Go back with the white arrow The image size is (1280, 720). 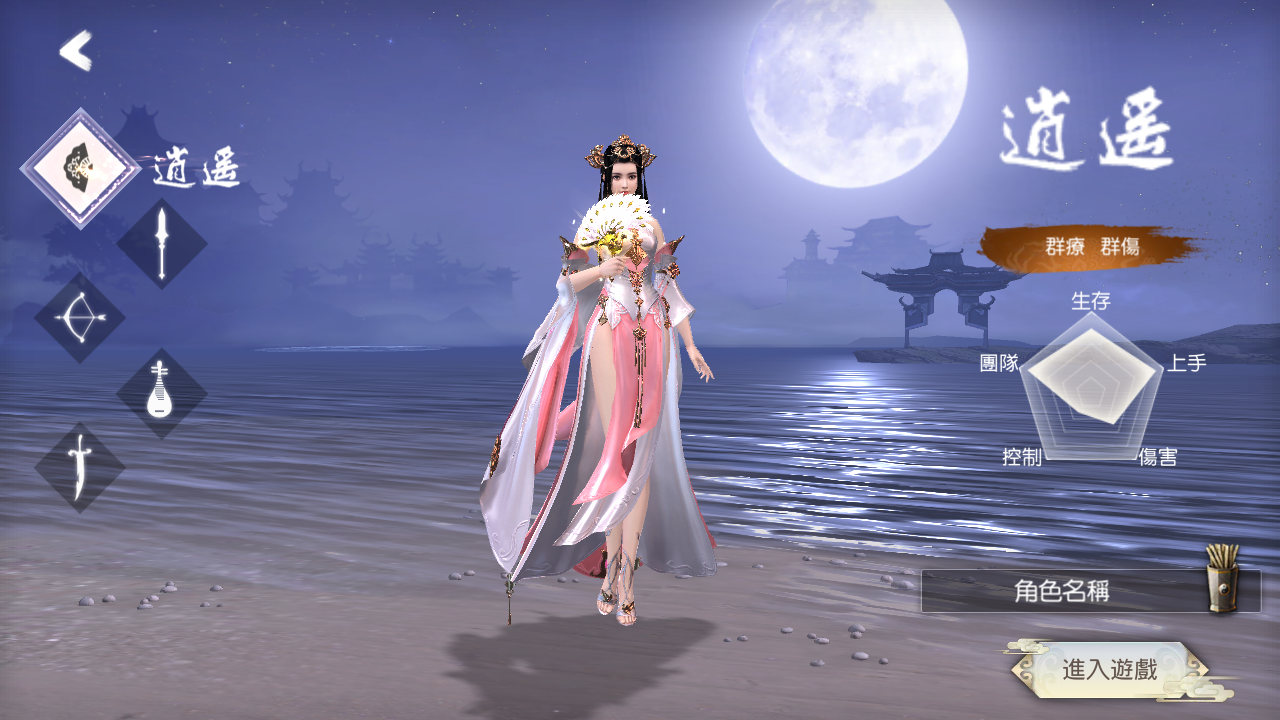tap(76, 51)
